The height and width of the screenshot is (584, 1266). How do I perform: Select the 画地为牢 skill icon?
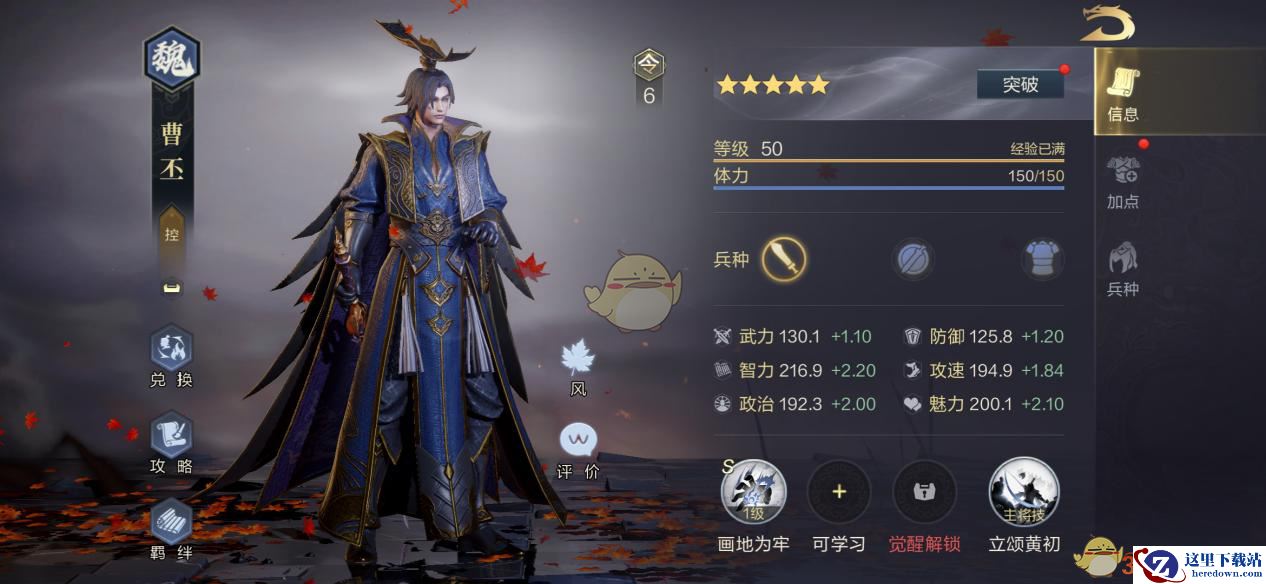pyautogui.click(x=754, y=492)
